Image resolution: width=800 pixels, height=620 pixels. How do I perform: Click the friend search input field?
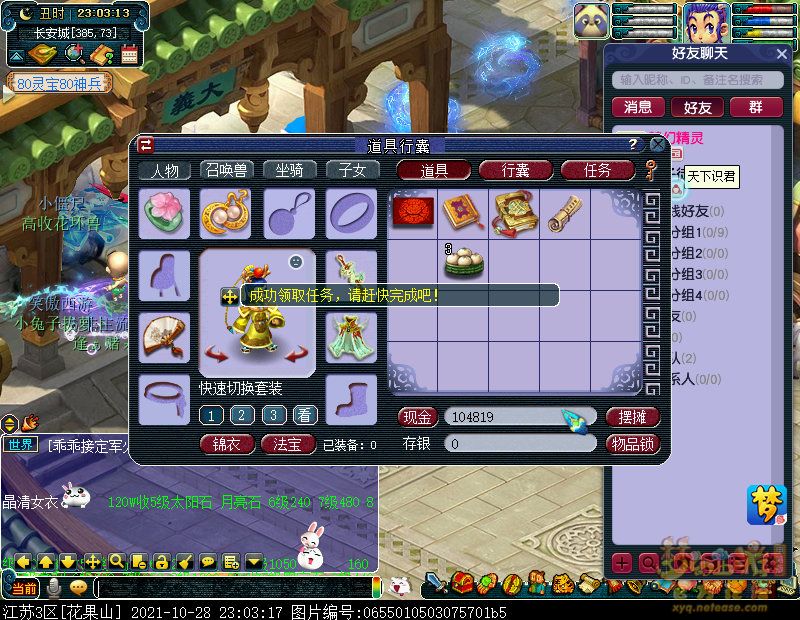click(700, 80)
